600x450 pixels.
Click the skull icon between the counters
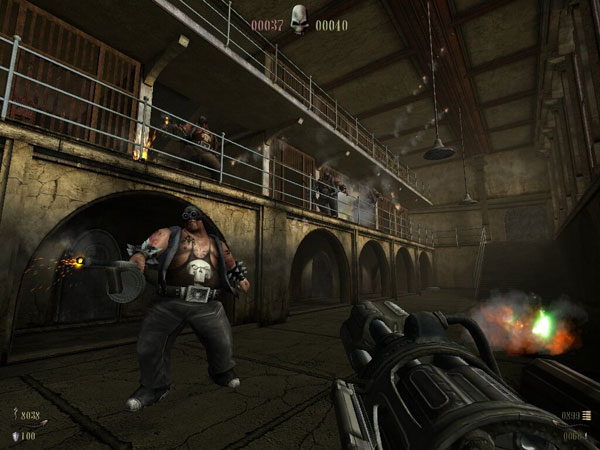[299, 18]
